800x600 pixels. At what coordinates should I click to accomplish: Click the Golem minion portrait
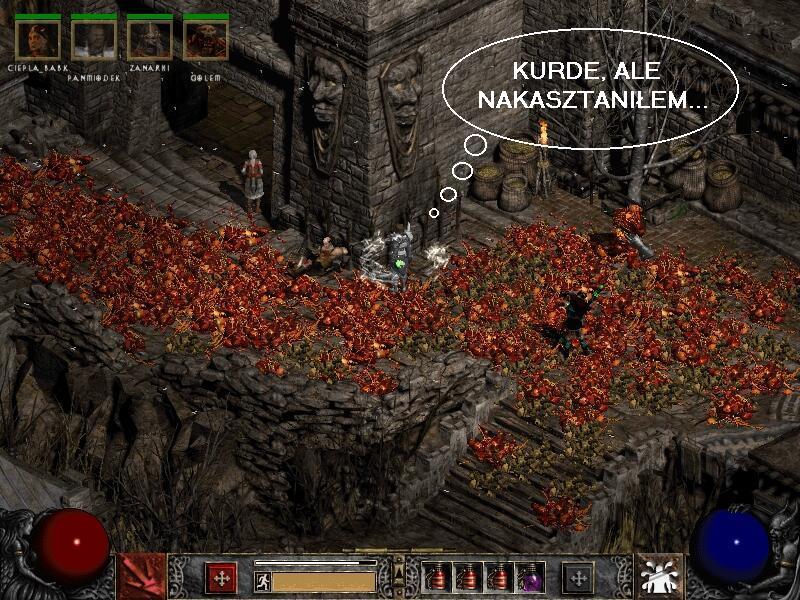[206, 39]
